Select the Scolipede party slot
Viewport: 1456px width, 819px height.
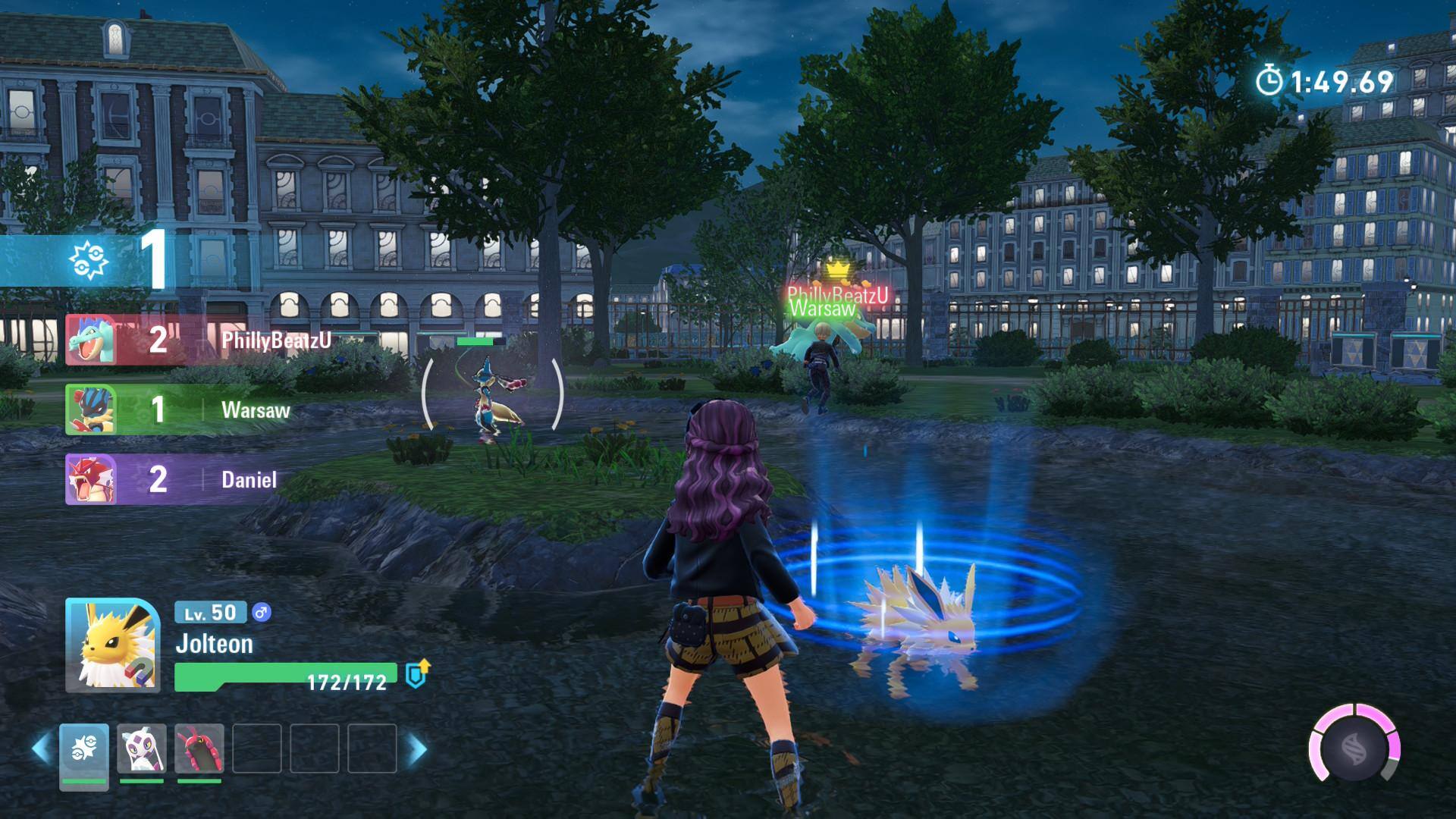coord(199,749)
